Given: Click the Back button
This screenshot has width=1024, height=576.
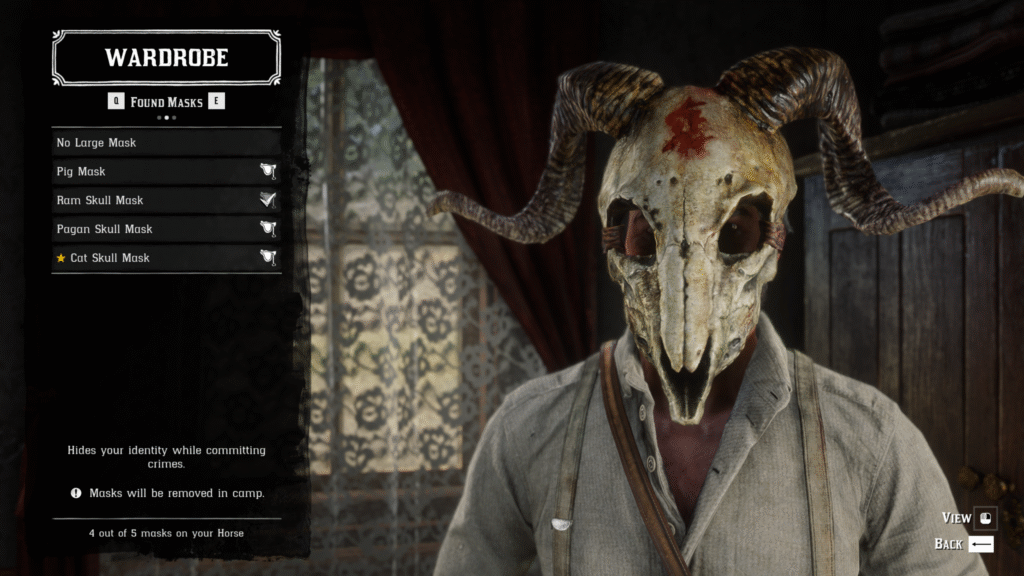Looking at the screenshot, I should pos(965,544).
